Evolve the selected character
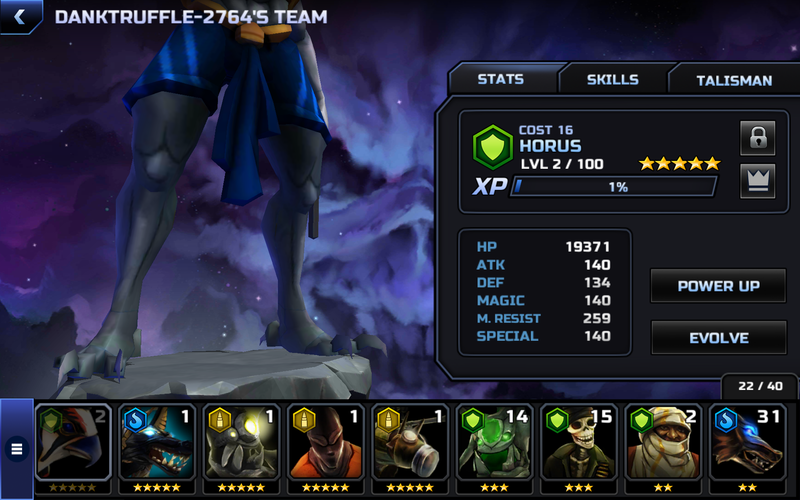Viewport: 800px width, 500px height. (718, 338)
